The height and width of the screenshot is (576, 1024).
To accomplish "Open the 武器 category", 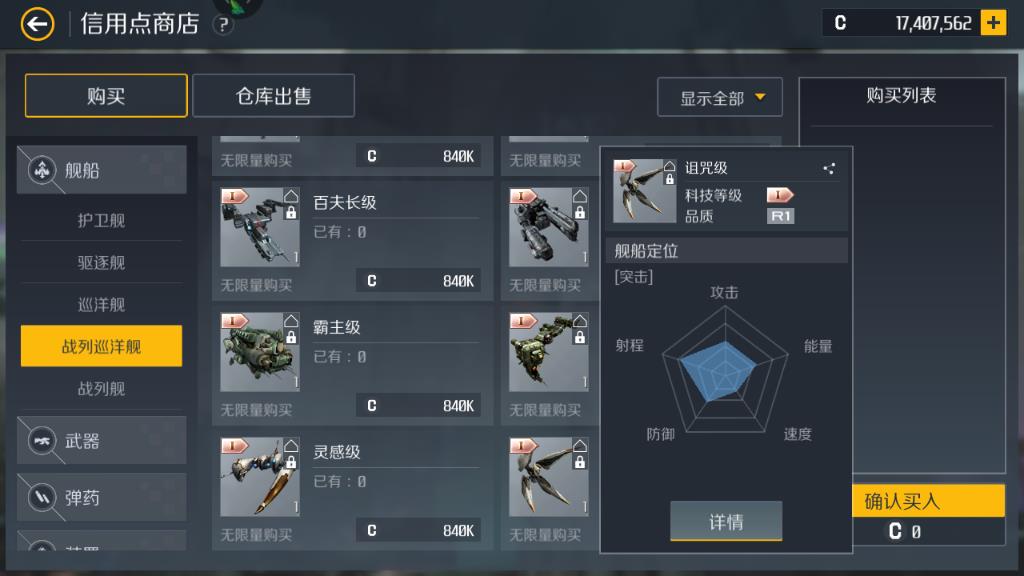I will pyautogui.click(x=102, y=440).
